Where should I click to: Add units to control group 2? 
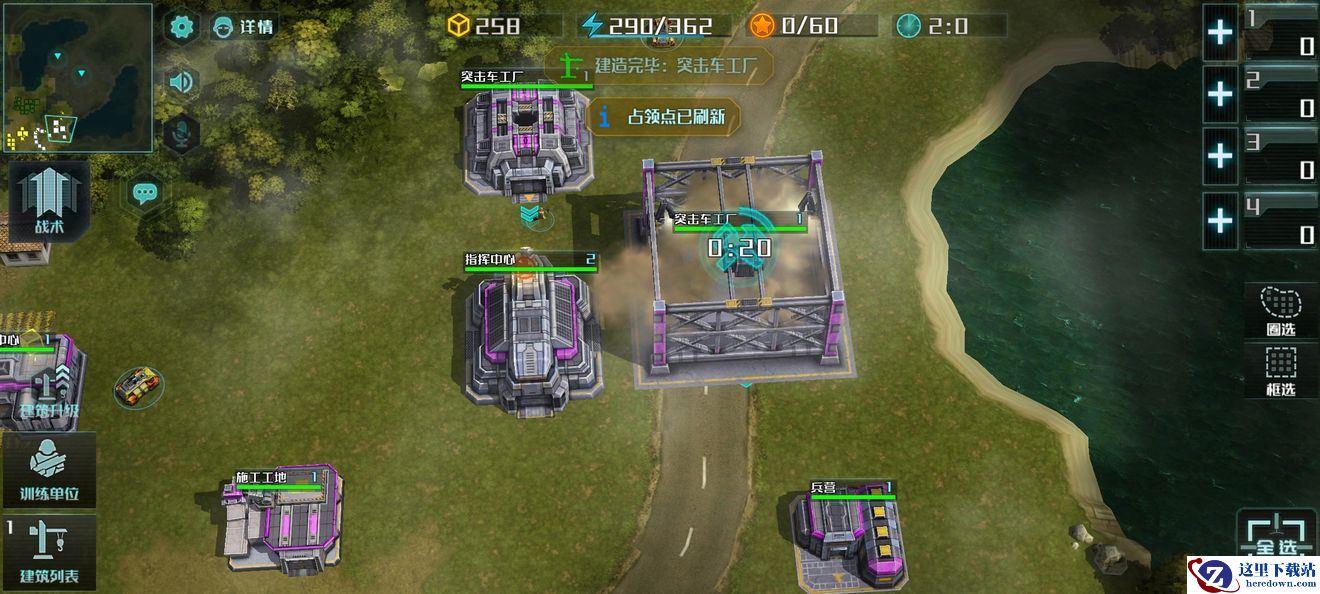[1220, 95]
